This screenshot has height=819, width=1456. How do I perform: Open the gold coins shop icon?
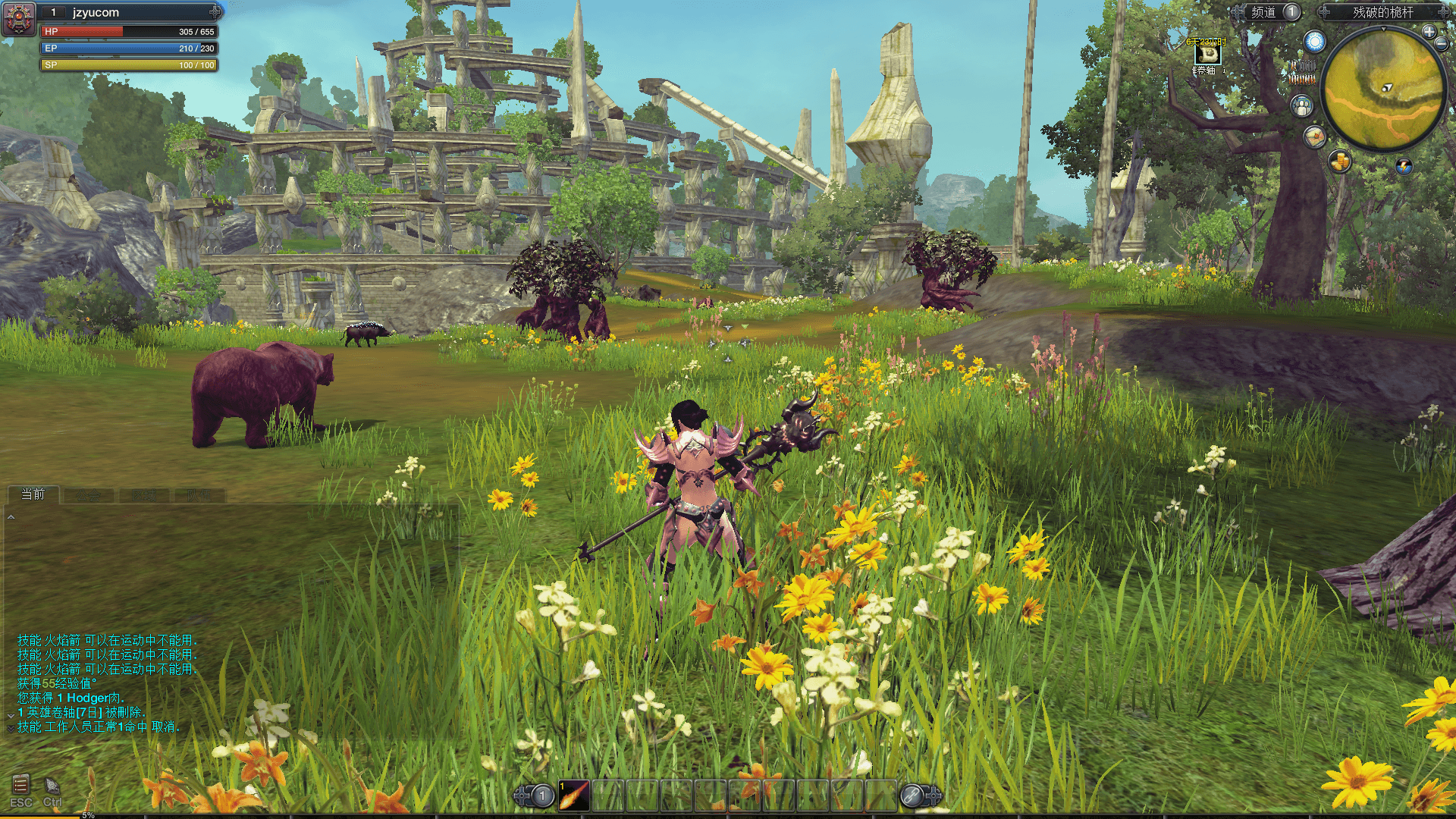(x=1340, y=162)
